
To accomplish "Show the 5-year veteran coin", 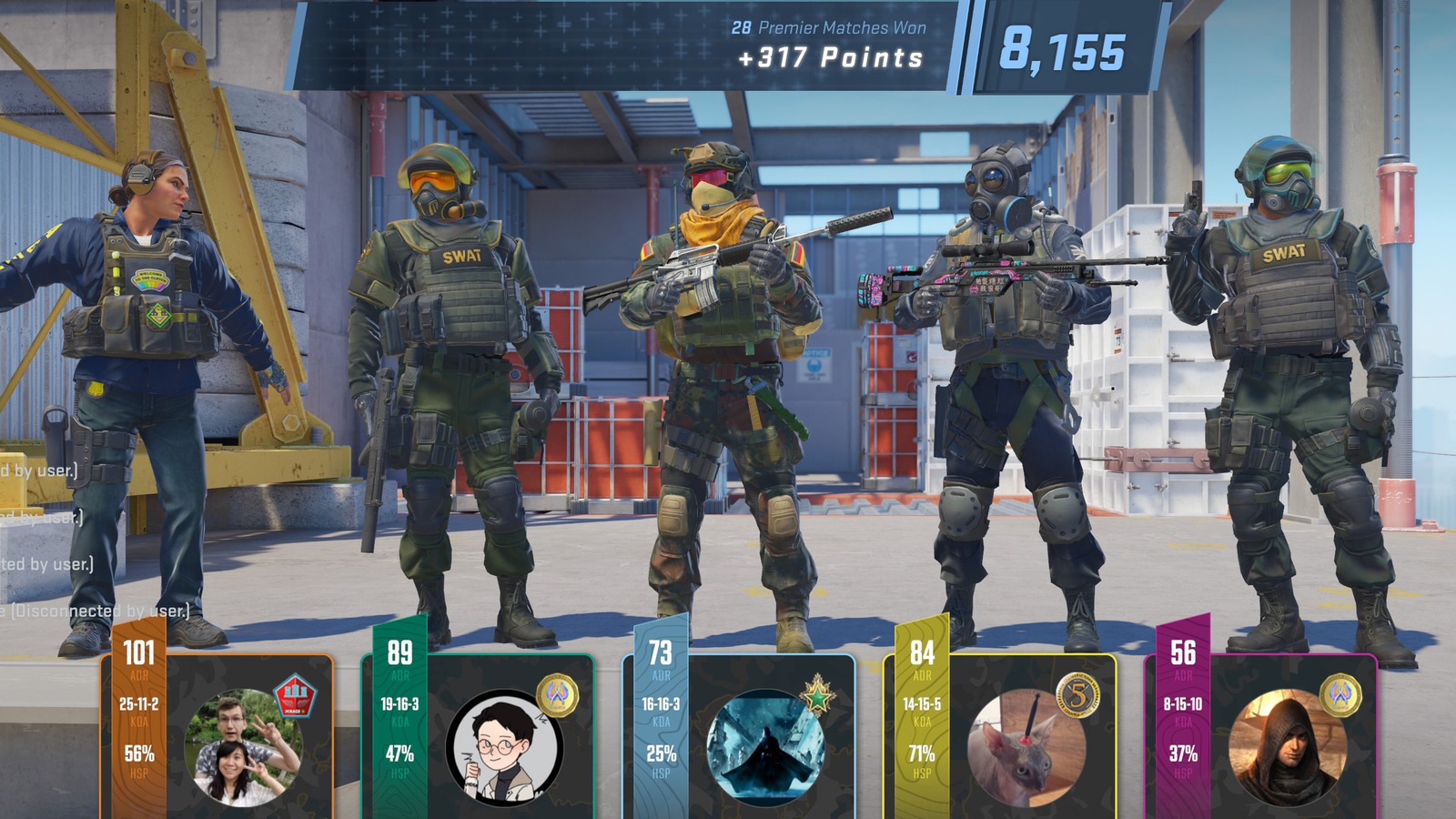I will pos(1078,696).
